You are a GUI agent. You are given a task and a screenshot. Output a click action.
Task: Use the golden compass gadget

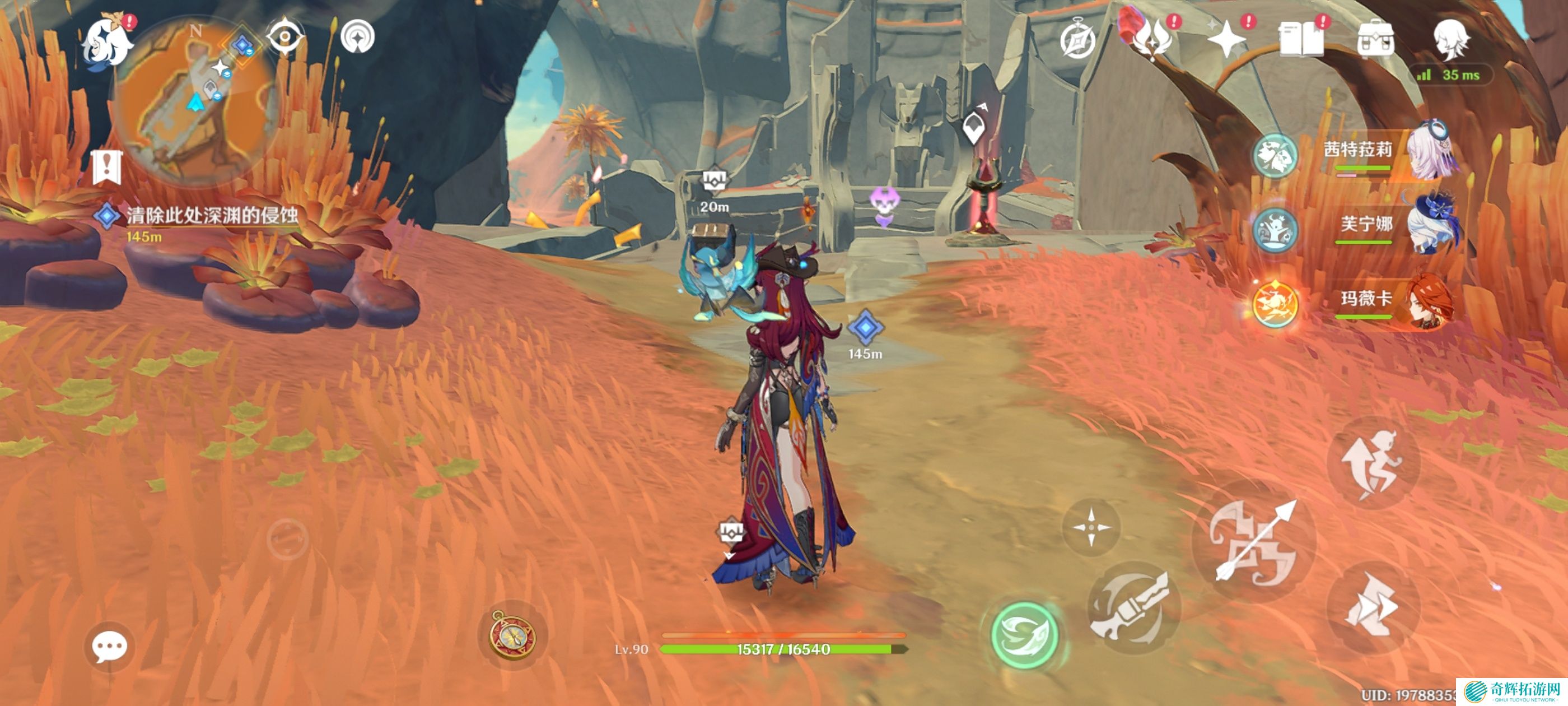(x=513, y=635)
